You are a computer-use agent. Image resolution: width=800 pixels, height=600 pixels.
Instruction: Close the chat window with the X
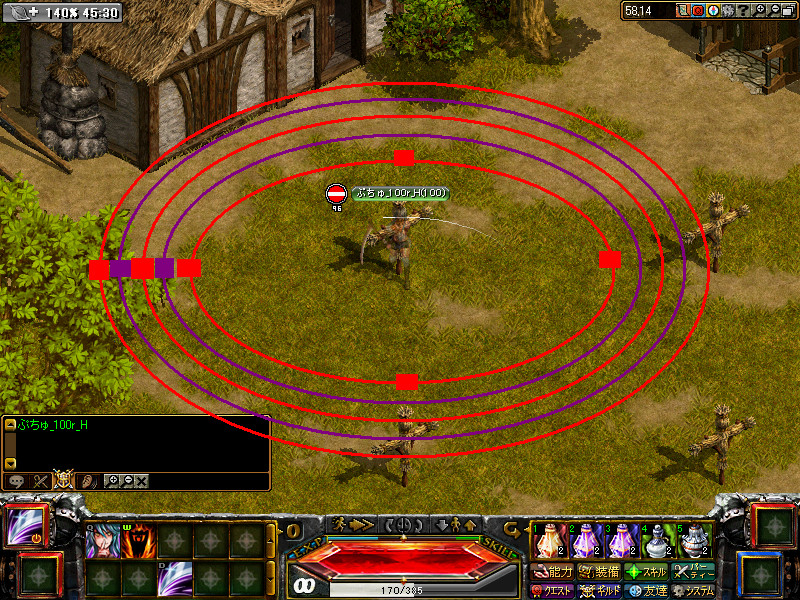[142, 481]
